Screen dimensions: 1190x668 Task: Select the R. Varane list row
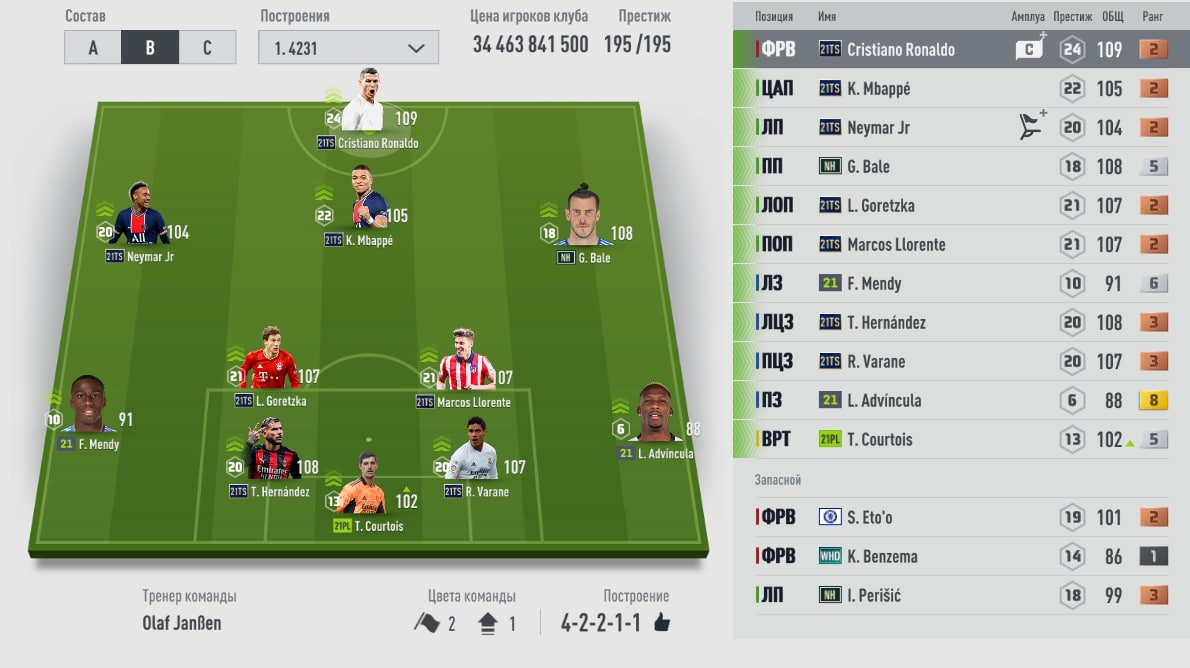pos(960,362)
